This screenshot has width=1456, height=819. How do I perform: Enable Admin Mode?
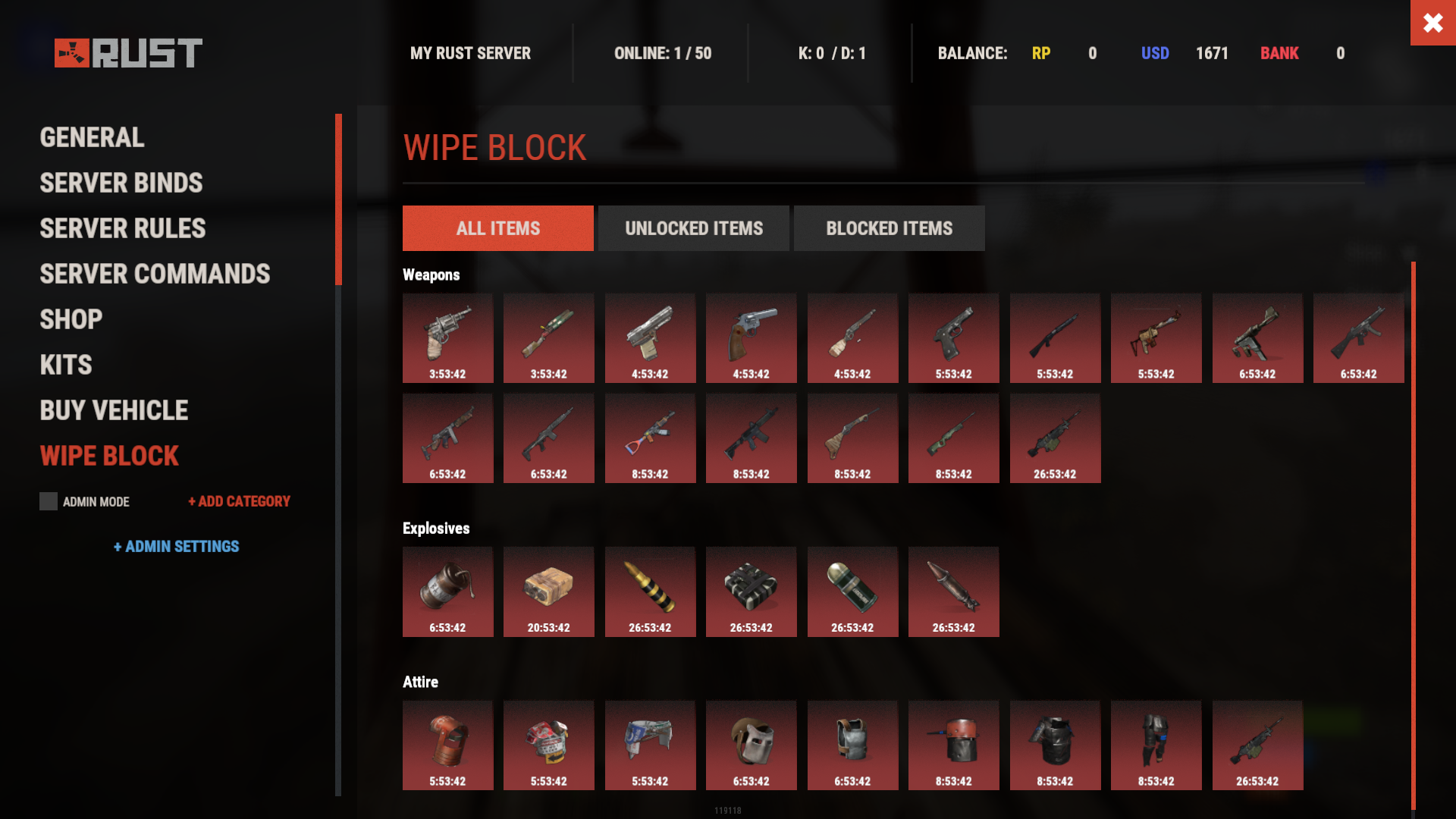pyautogui.click(x=48, y=501)
